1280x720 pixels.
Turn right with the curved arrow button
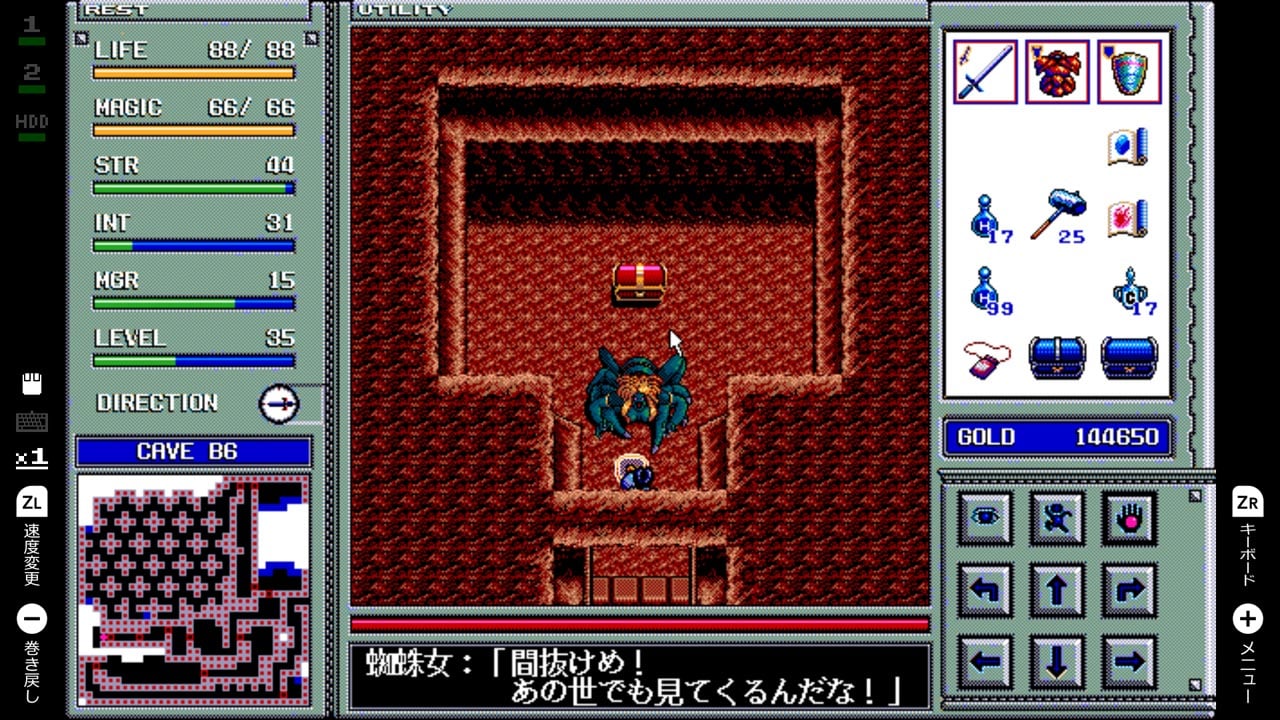click(x=1129, y=590)
